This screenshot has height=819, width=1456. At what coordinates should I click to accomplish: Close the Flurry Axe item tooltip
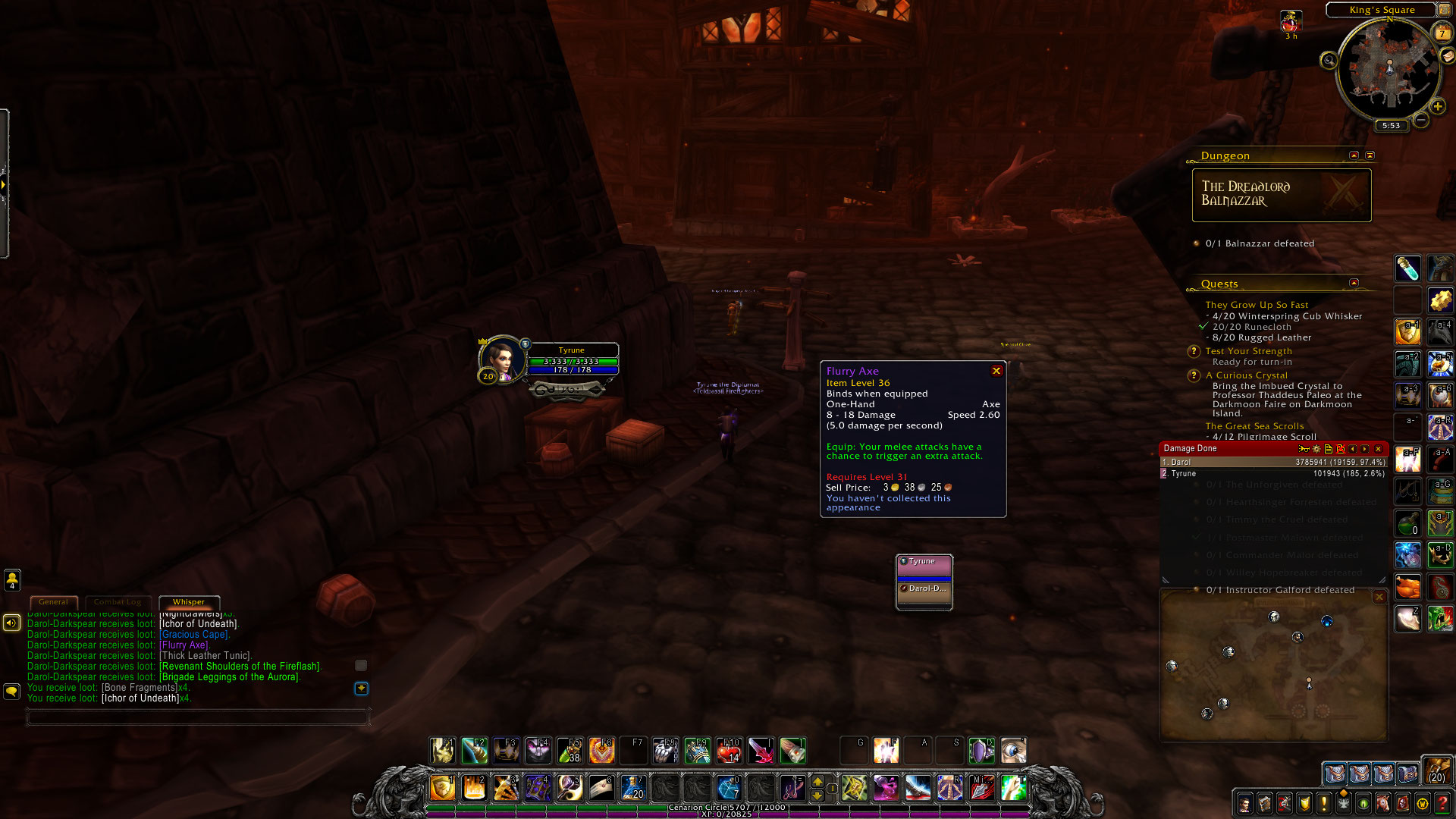tap(996, 371)
